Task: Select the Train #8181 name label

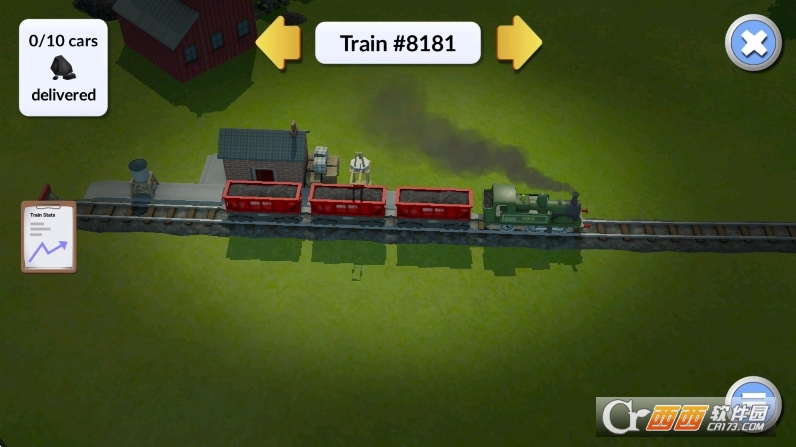Action: click(x=398, y=43)
